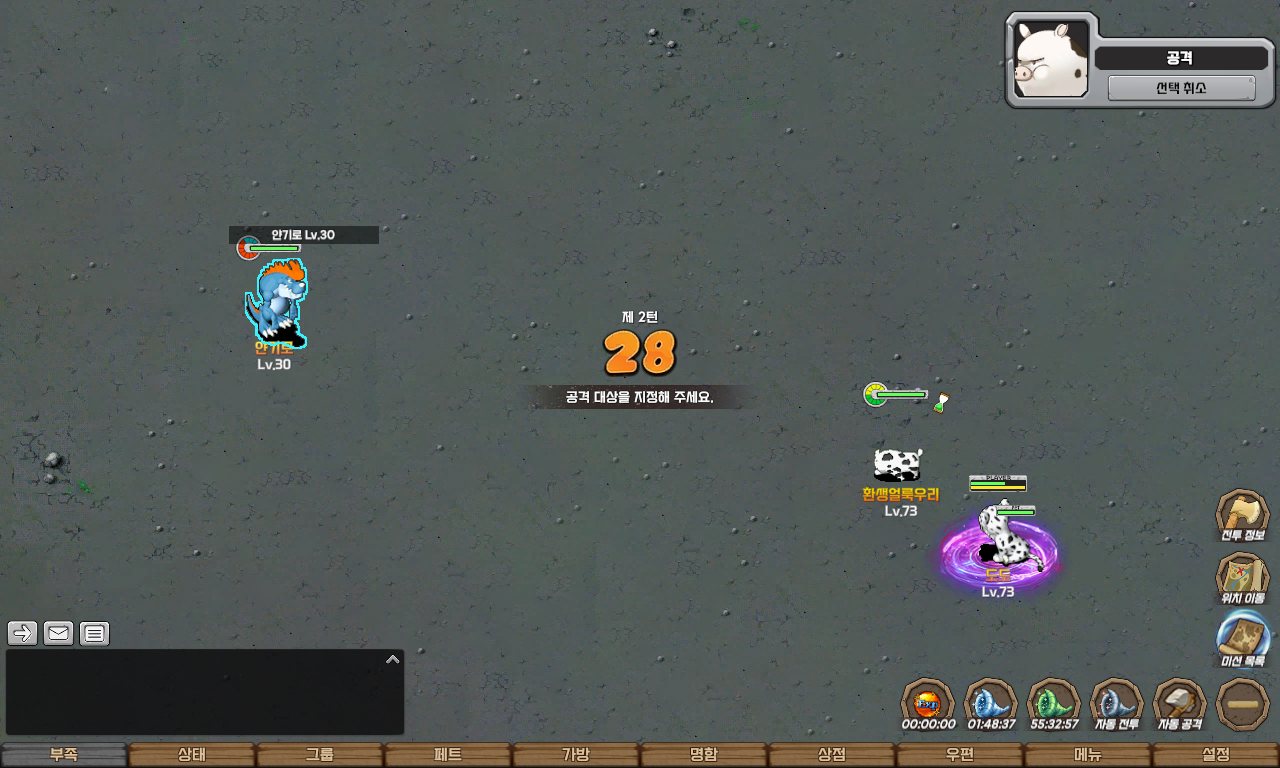The height and width of the screenshot is (768, 1280).
Task: Expand the chat box with the caret
Action: tap(393, 659)
